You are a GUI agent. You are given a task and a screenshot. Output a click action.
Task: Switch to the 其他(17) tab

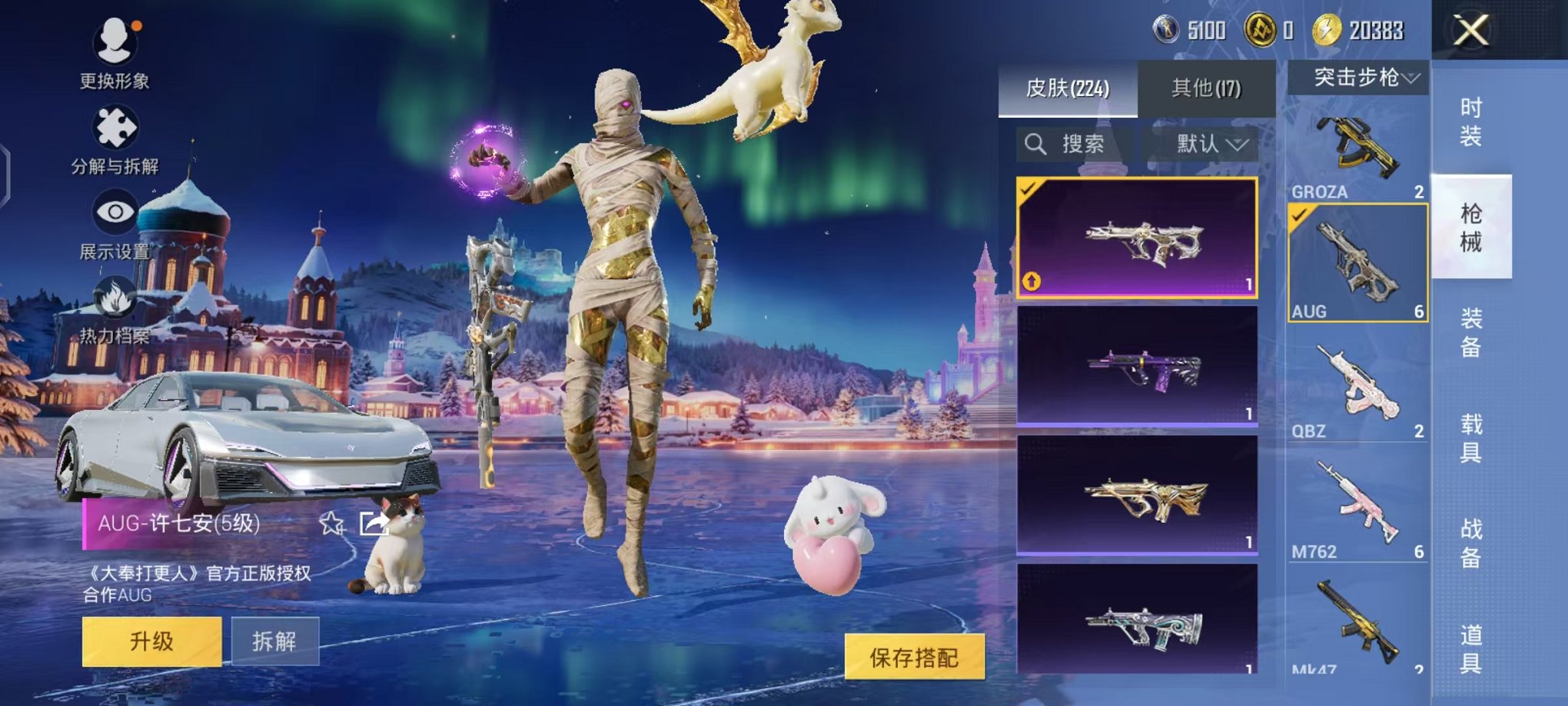1208,88
